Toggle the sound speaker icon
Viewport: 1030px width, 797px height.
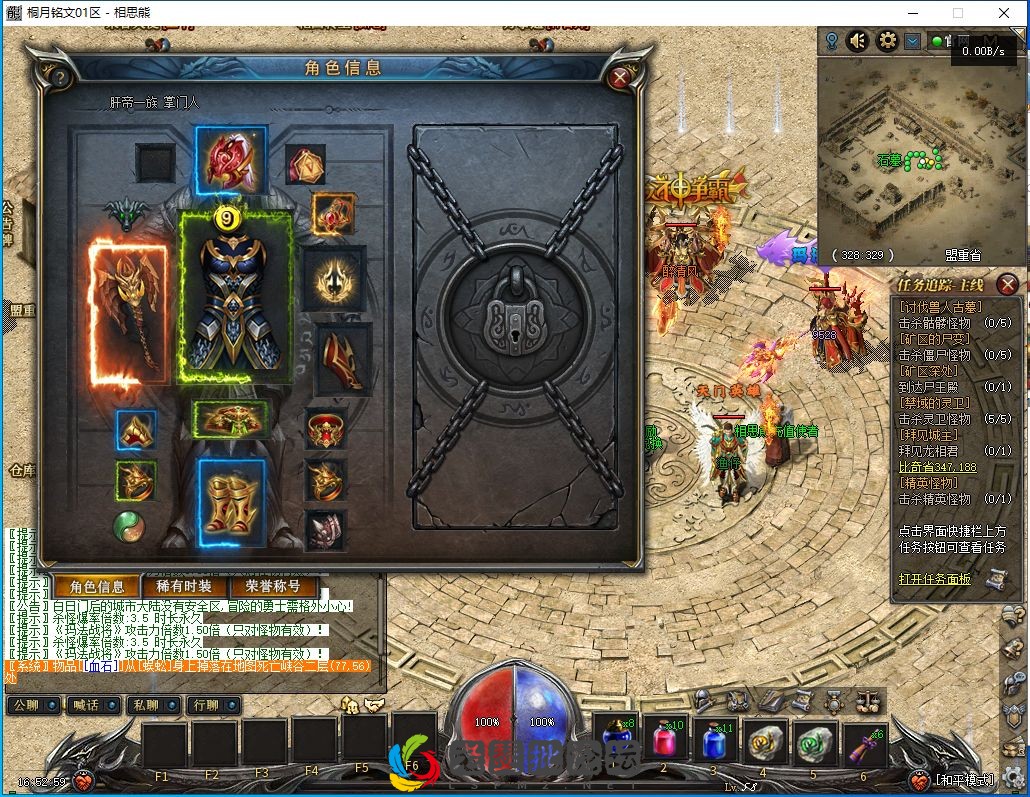coord(858,41)
